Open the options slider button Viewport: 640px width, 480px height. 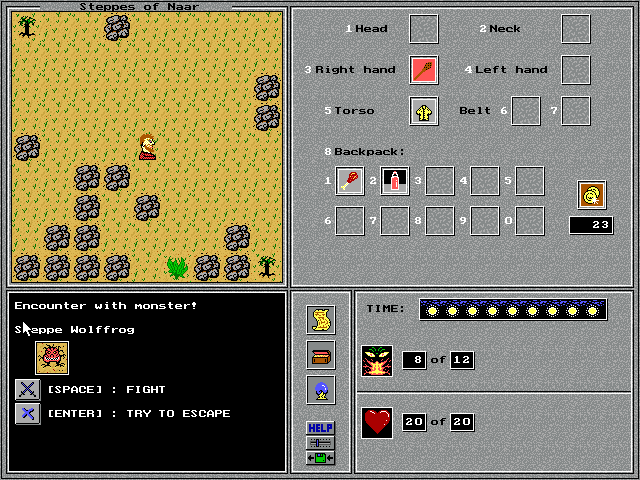click(321, 442)
